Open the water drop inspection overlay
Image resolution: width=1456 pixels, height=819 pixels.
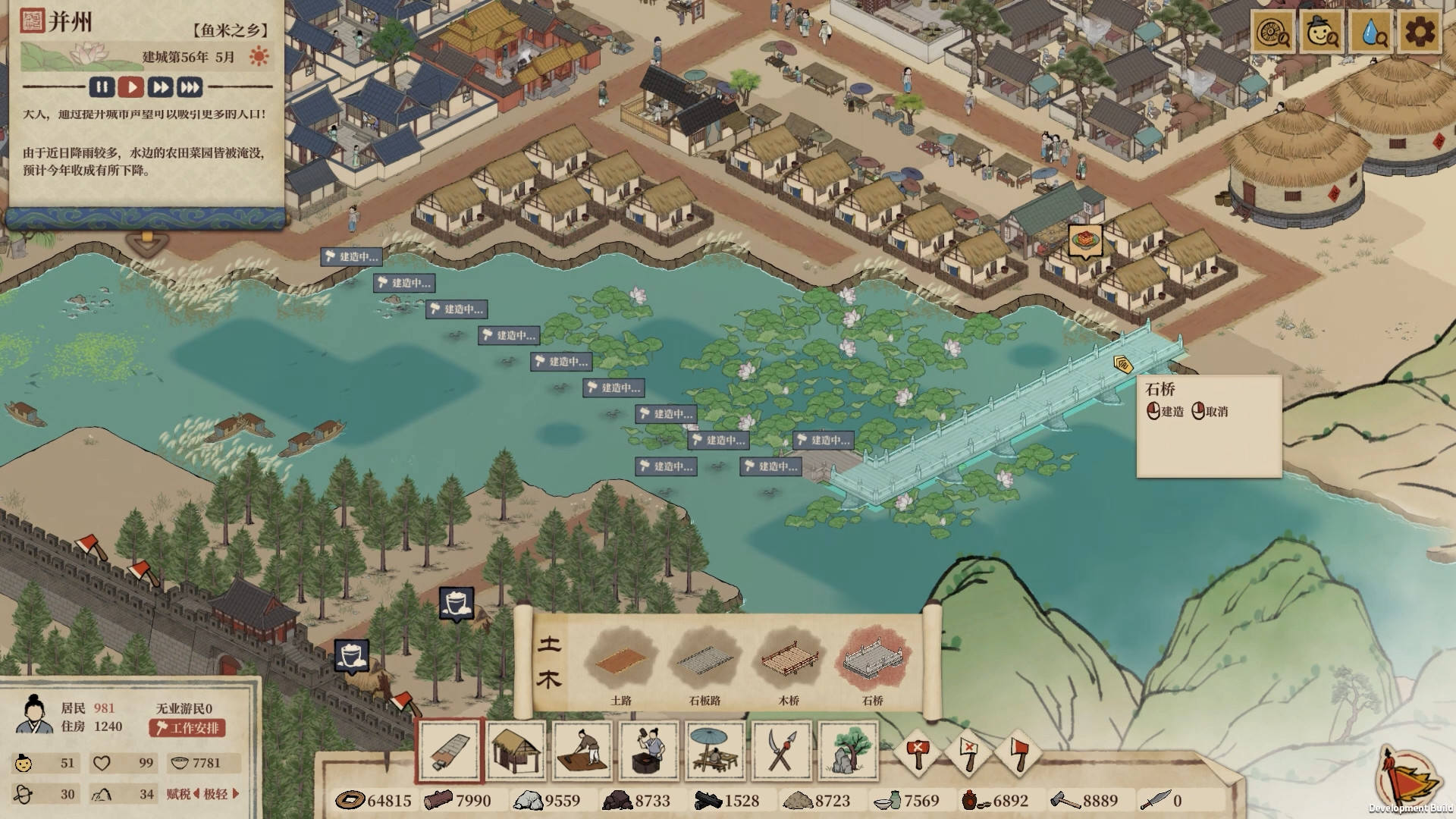pos(1371,32)
